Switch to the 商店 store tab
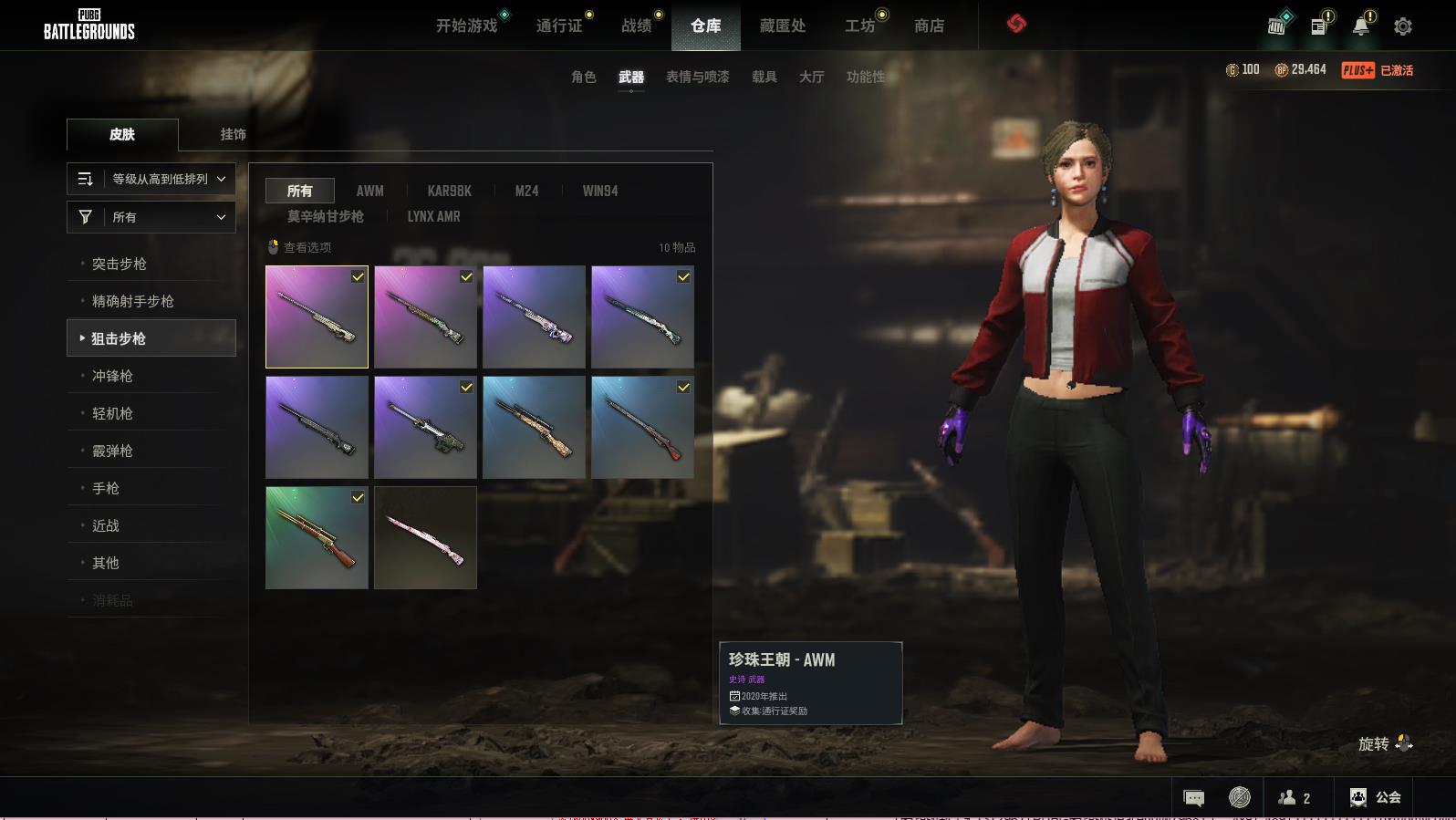Image resolution: width=1456 pixels, height=820 pixels. click(929, 26)
